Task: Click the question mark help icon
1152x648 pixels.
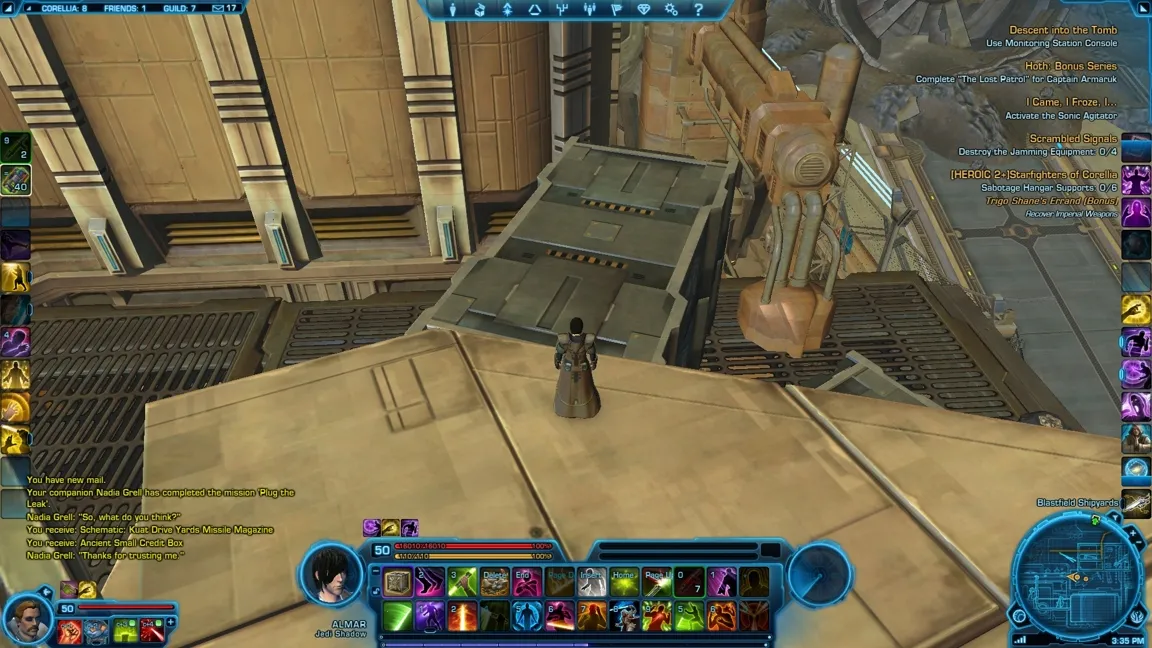Action: [698, 9]
